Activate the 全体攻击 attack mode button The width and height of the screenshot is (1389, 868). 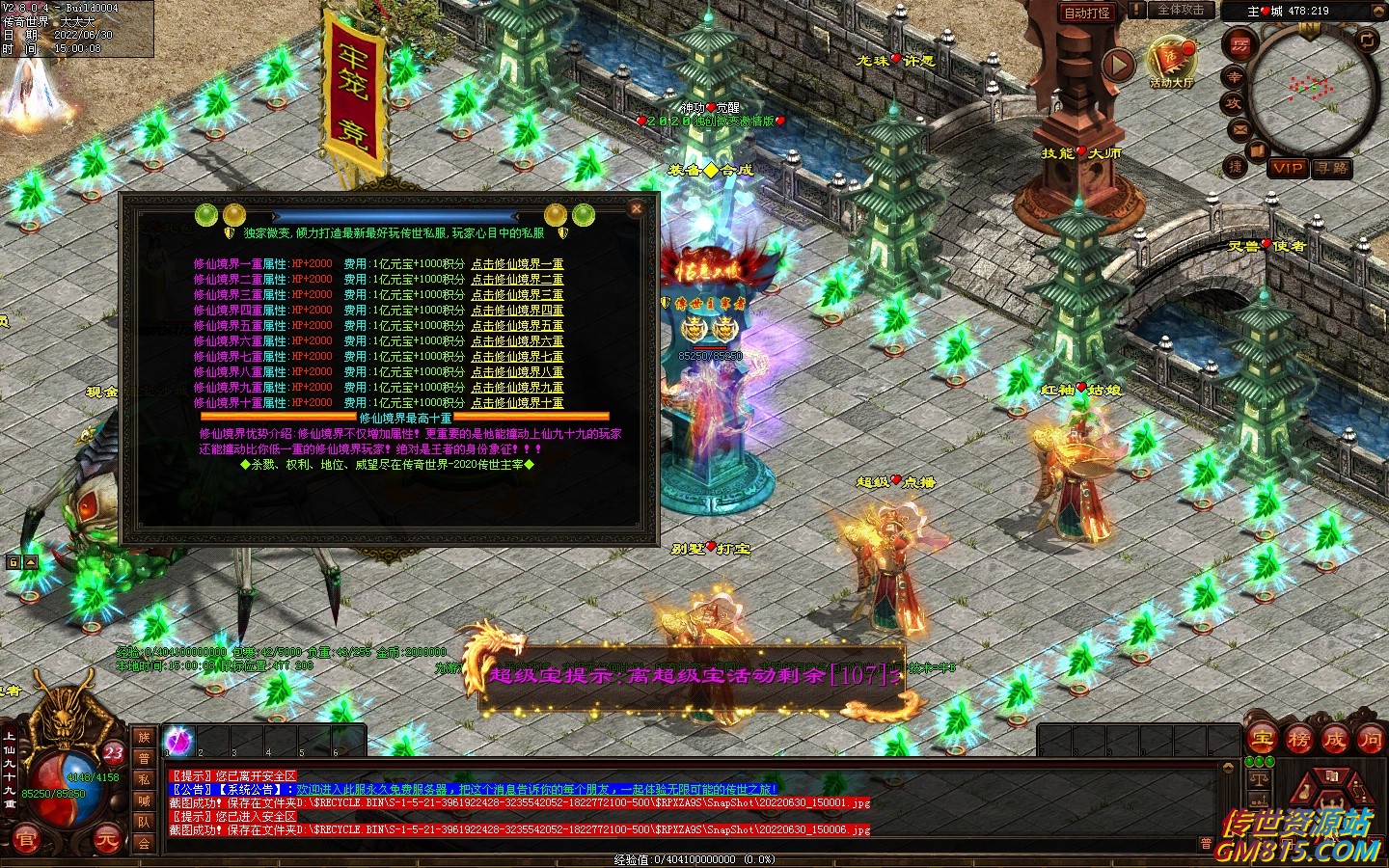click(x=1181, y=11)
